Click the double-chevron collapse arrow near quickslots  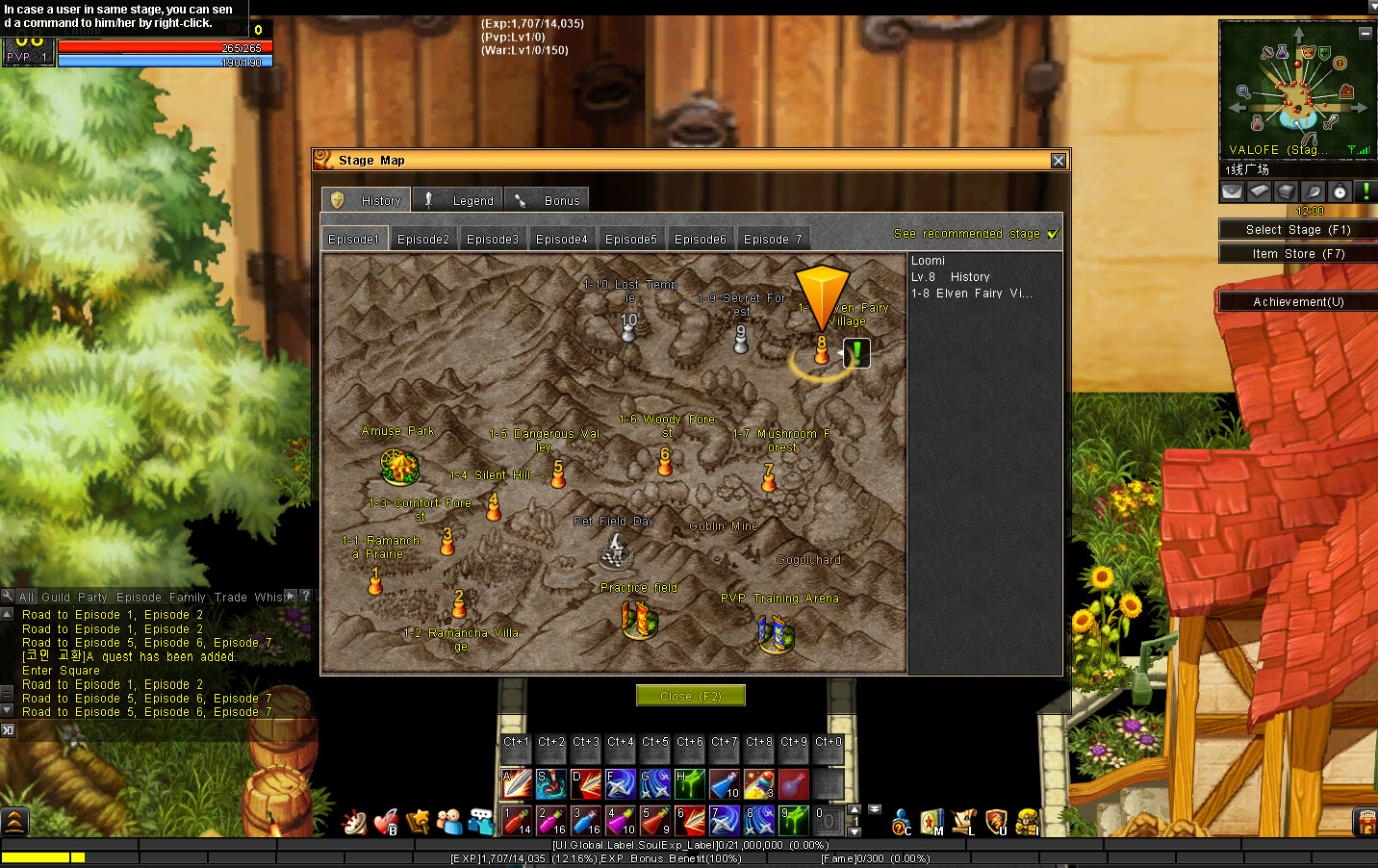tap(874, 811)
